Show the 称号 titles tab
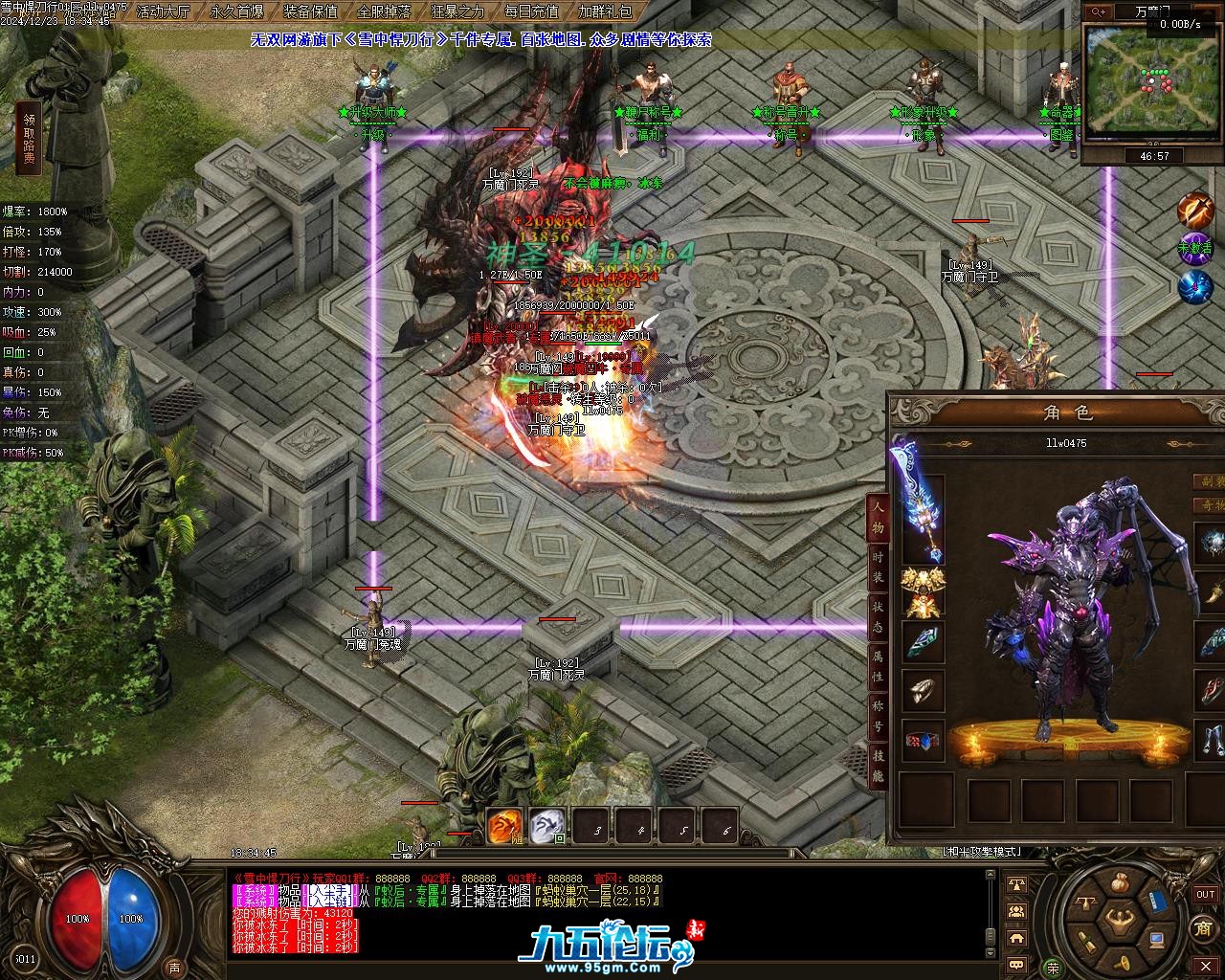The height and width of the screenshot is (980, 1225). (877, 715)
